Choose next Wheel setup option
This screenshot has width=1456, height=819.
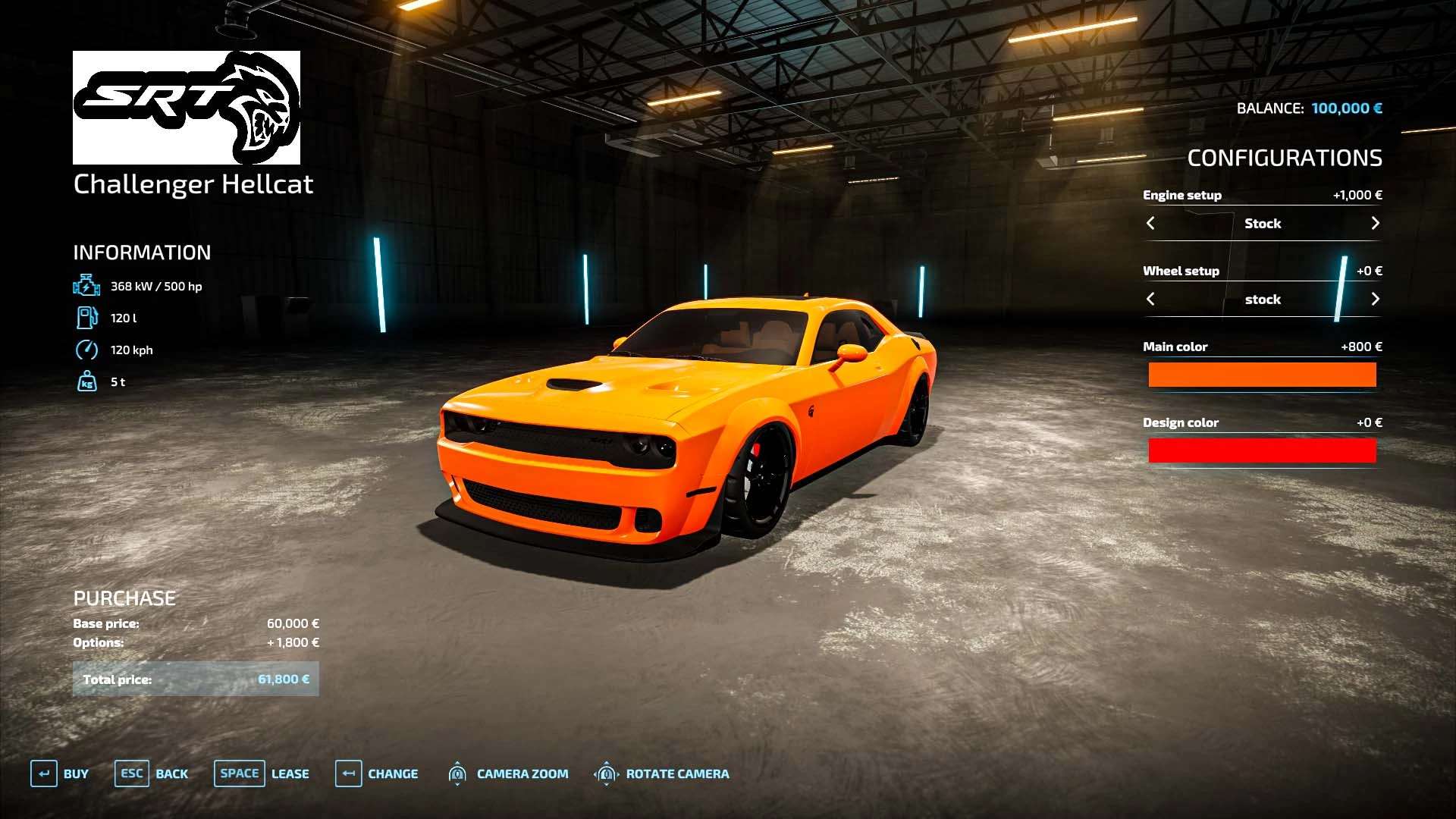click(1375, 299)
